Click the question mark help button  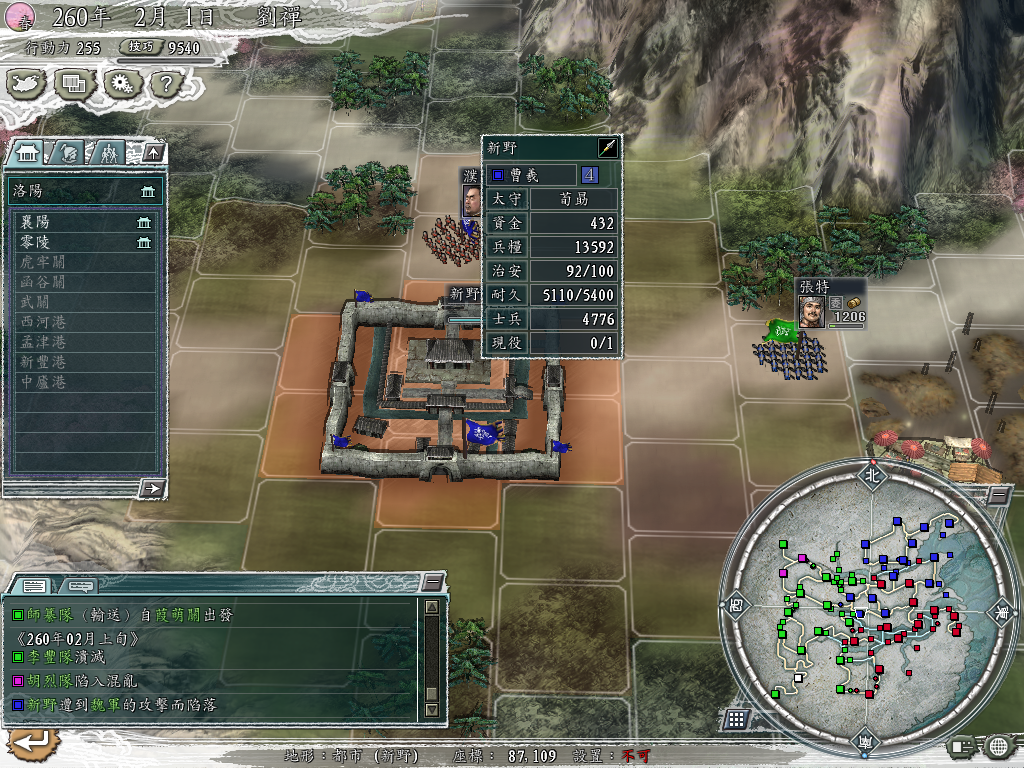164,84
